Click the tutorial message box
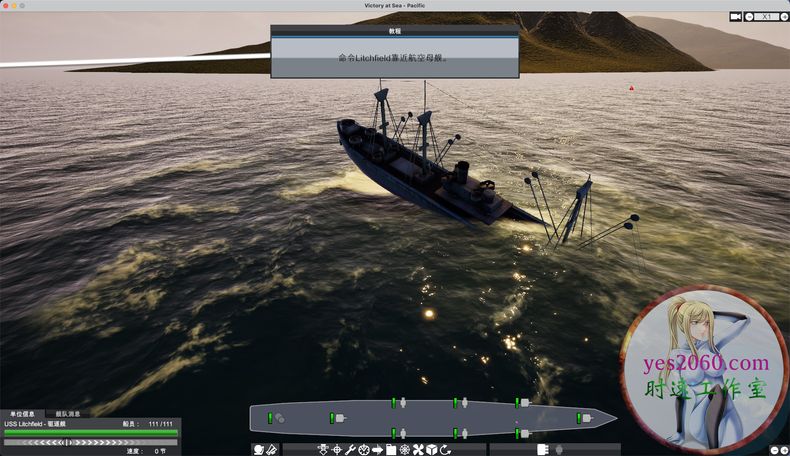This screenshot has width=790, height=456. point(394,58)
